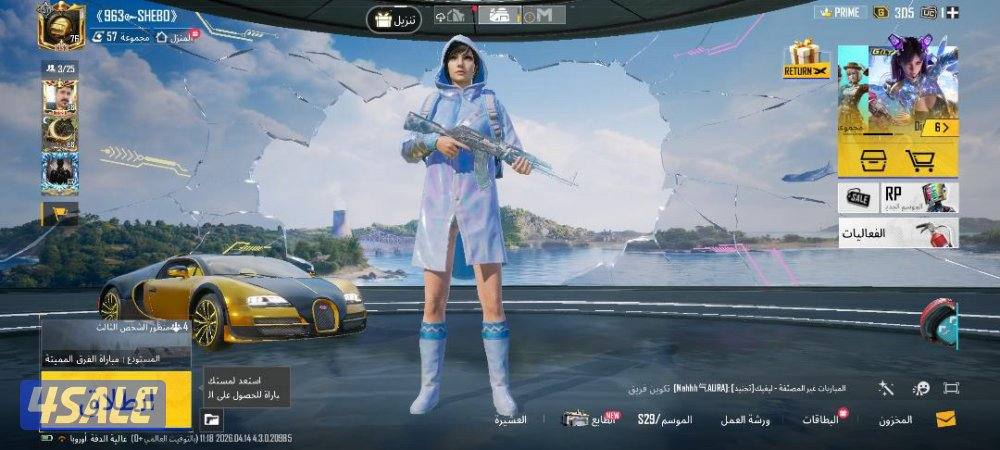Claim the RETURN gift box
Screen dimensions: 1000x450
pyautogui.click(x=805, y=60)
